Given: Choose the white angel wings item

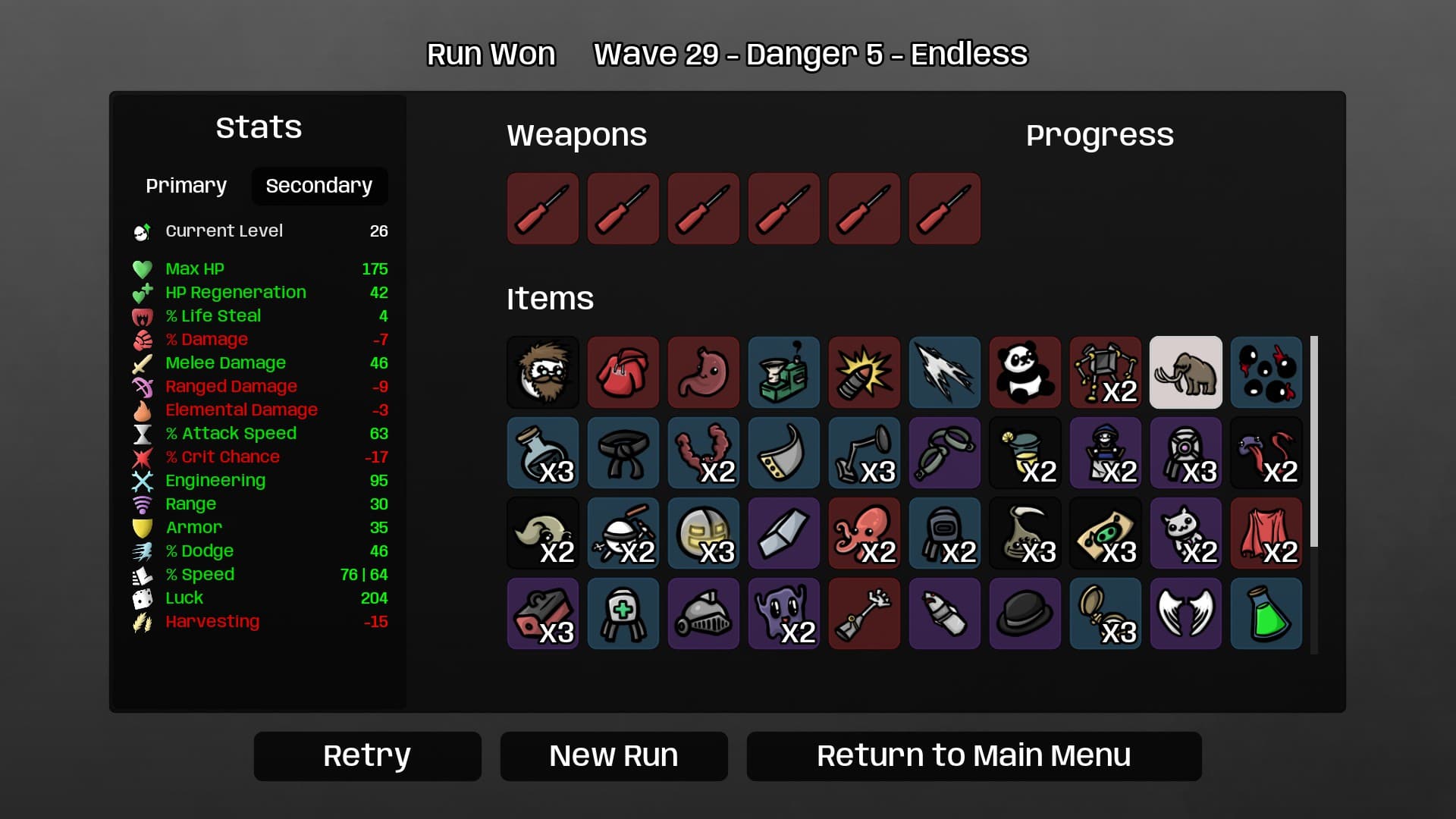Looking at the screenshot, I should point(1186,613).
